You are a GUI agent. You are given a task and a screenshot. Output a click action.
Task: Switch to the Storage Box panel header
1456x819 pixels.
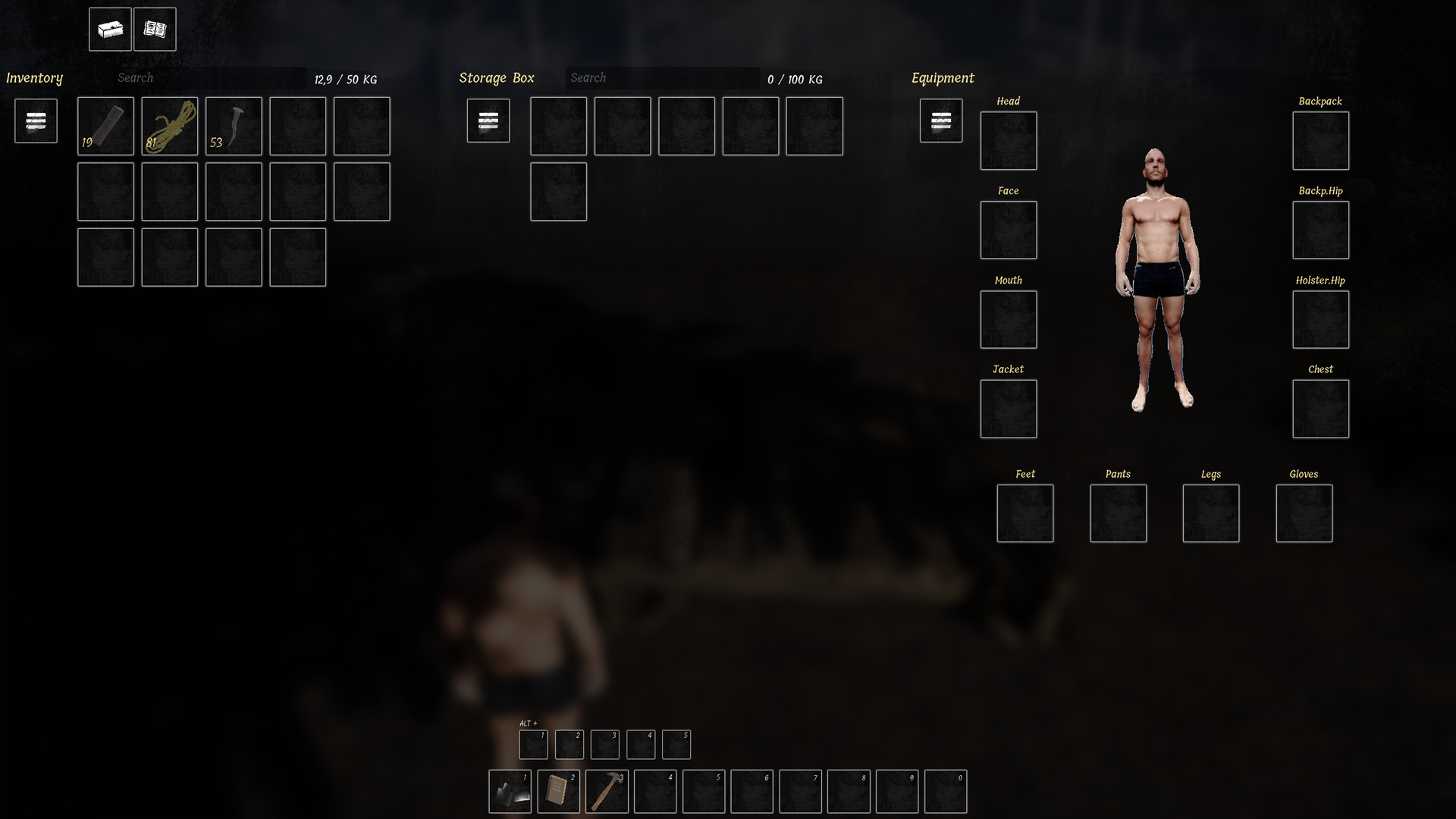pos(496,77)
